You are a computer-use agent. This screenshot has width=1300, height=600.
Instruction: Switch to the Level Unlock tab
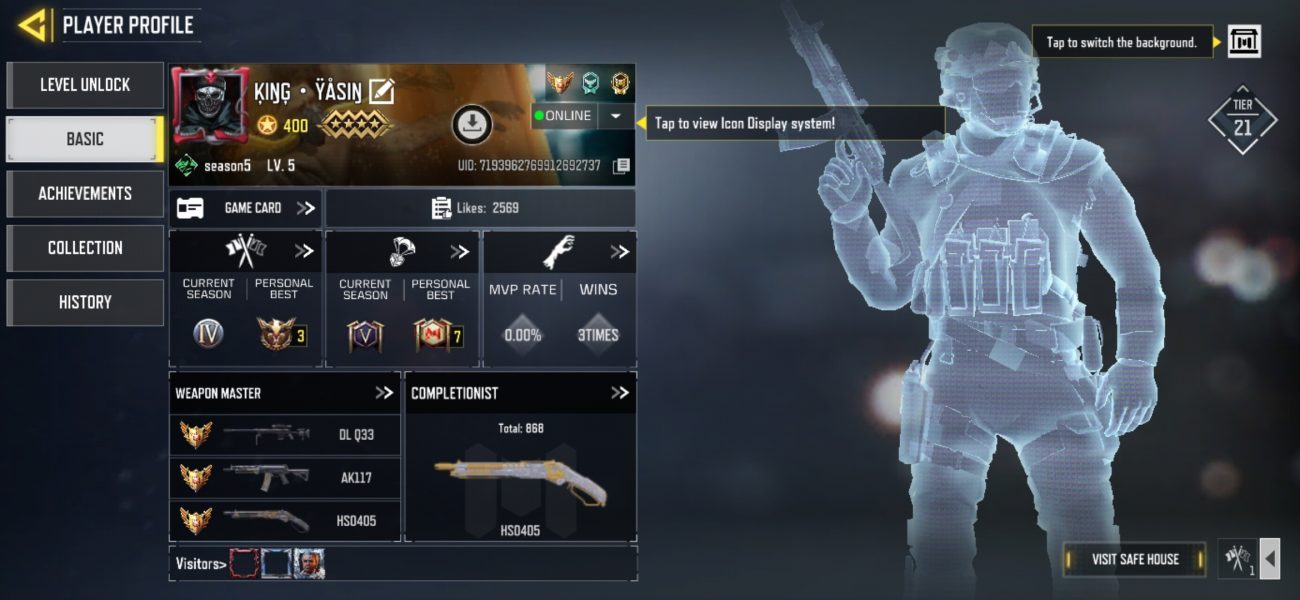[85, 85]
